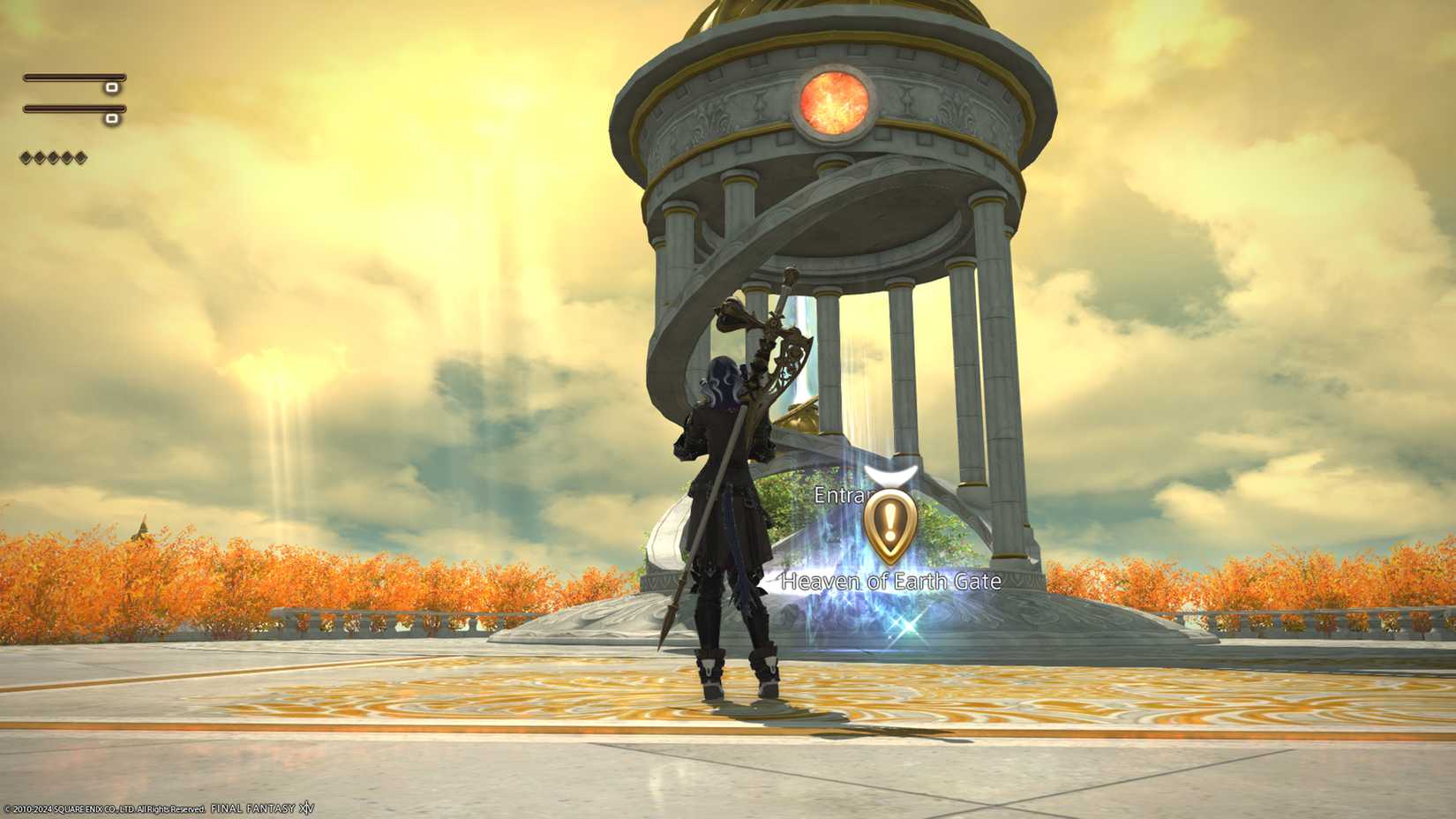Select the last diamond status icon
1456x819 pixels.
click(x=81, y=156)
